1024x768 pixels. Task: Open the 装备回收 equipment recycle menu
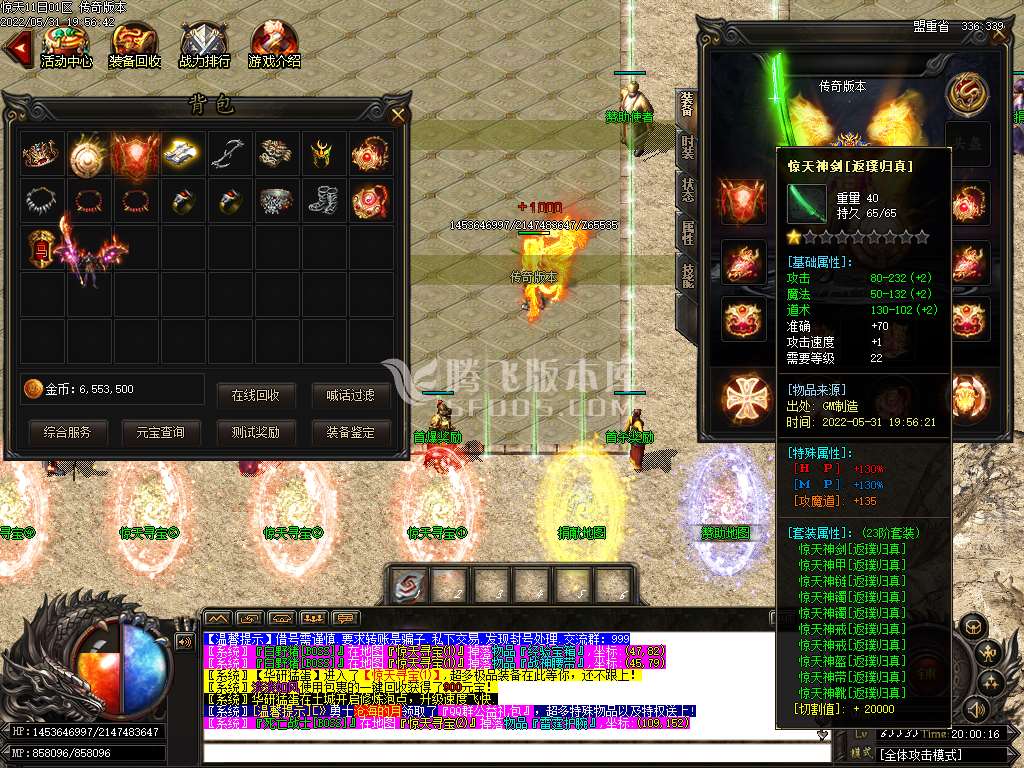point(135,45)
